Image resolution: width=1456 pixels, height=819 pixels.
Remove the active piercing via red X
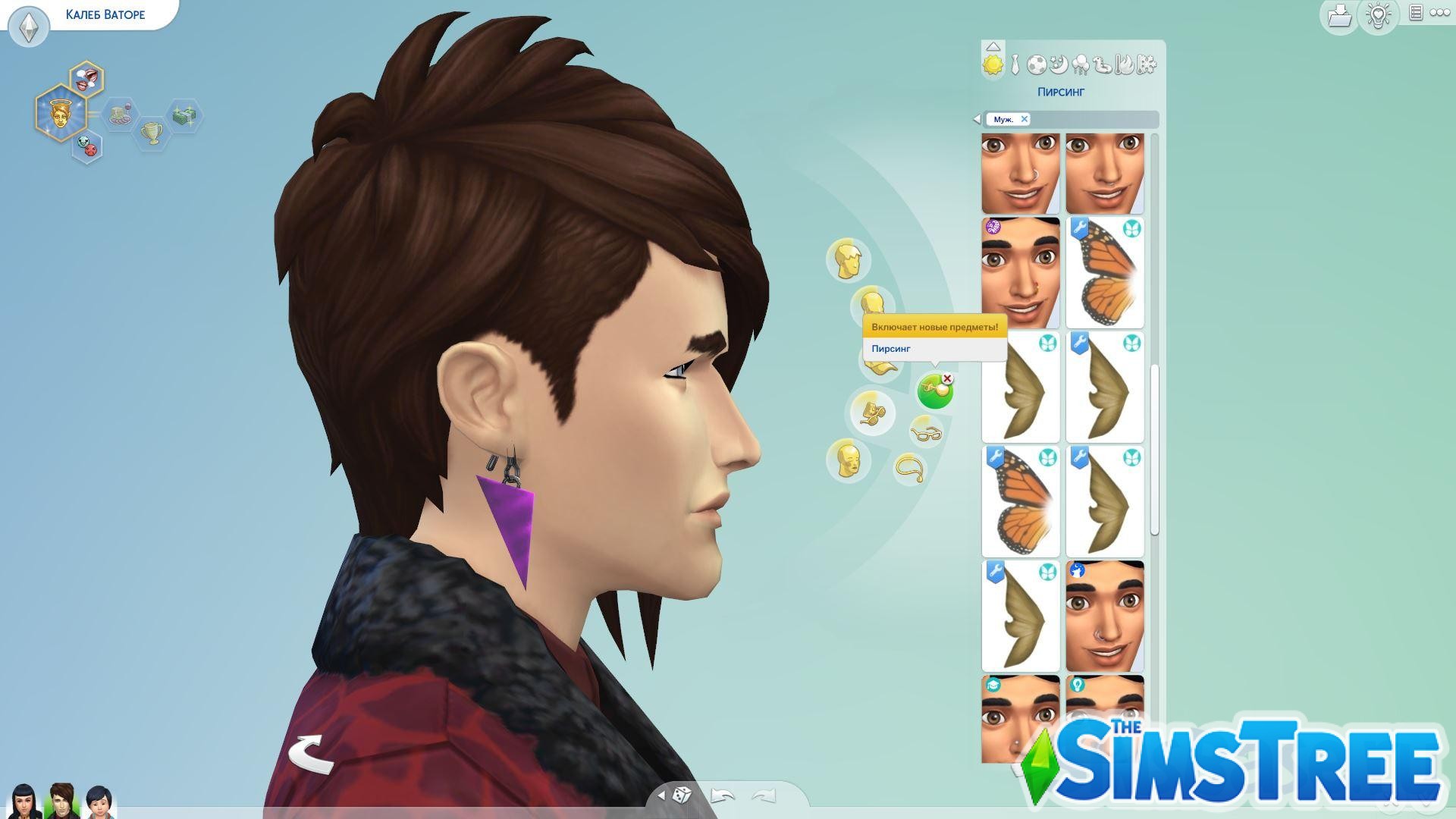pos(947,378)
